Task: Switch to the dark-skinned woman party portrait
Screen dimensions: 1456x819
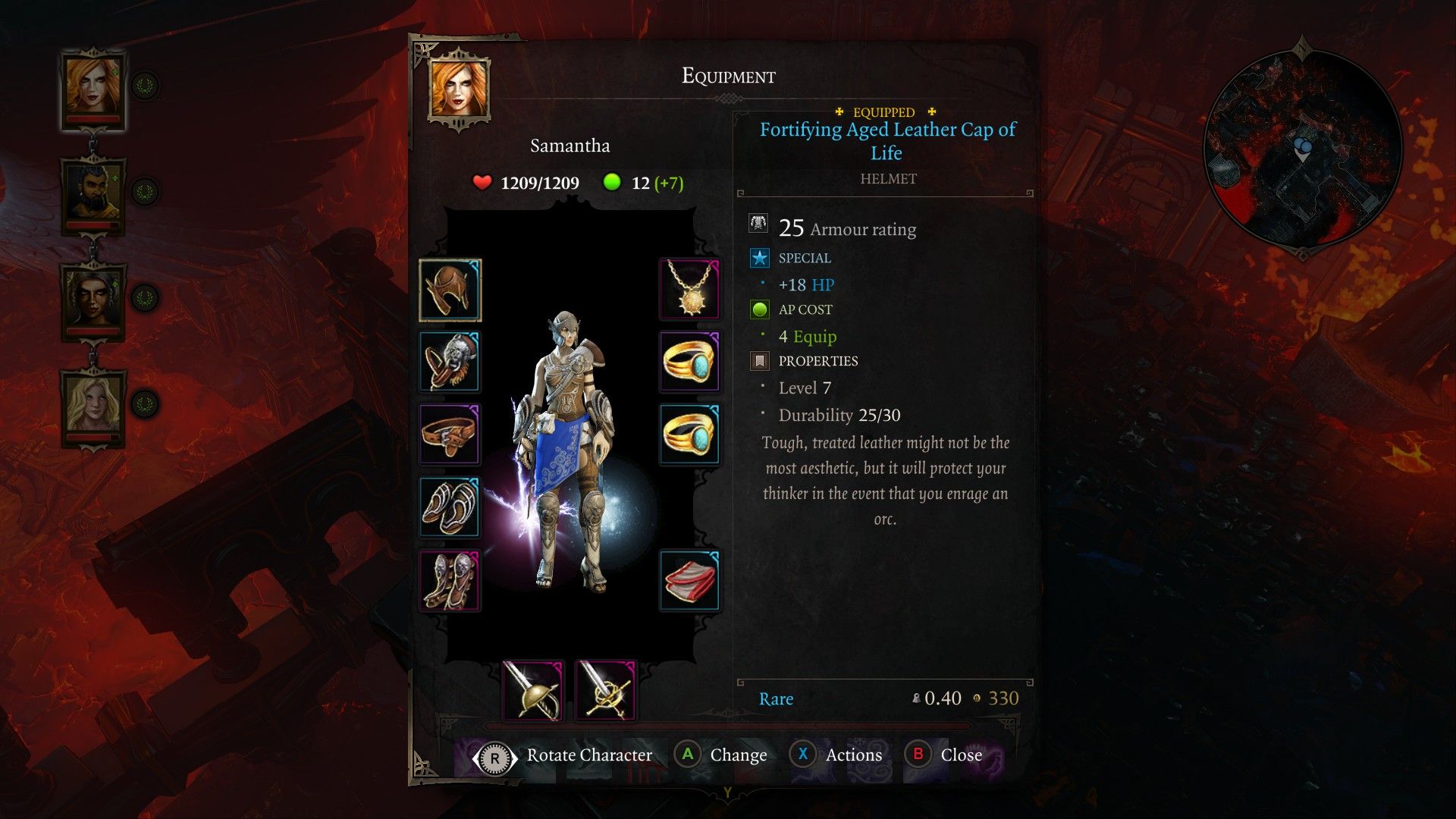Action: (93, 300)
